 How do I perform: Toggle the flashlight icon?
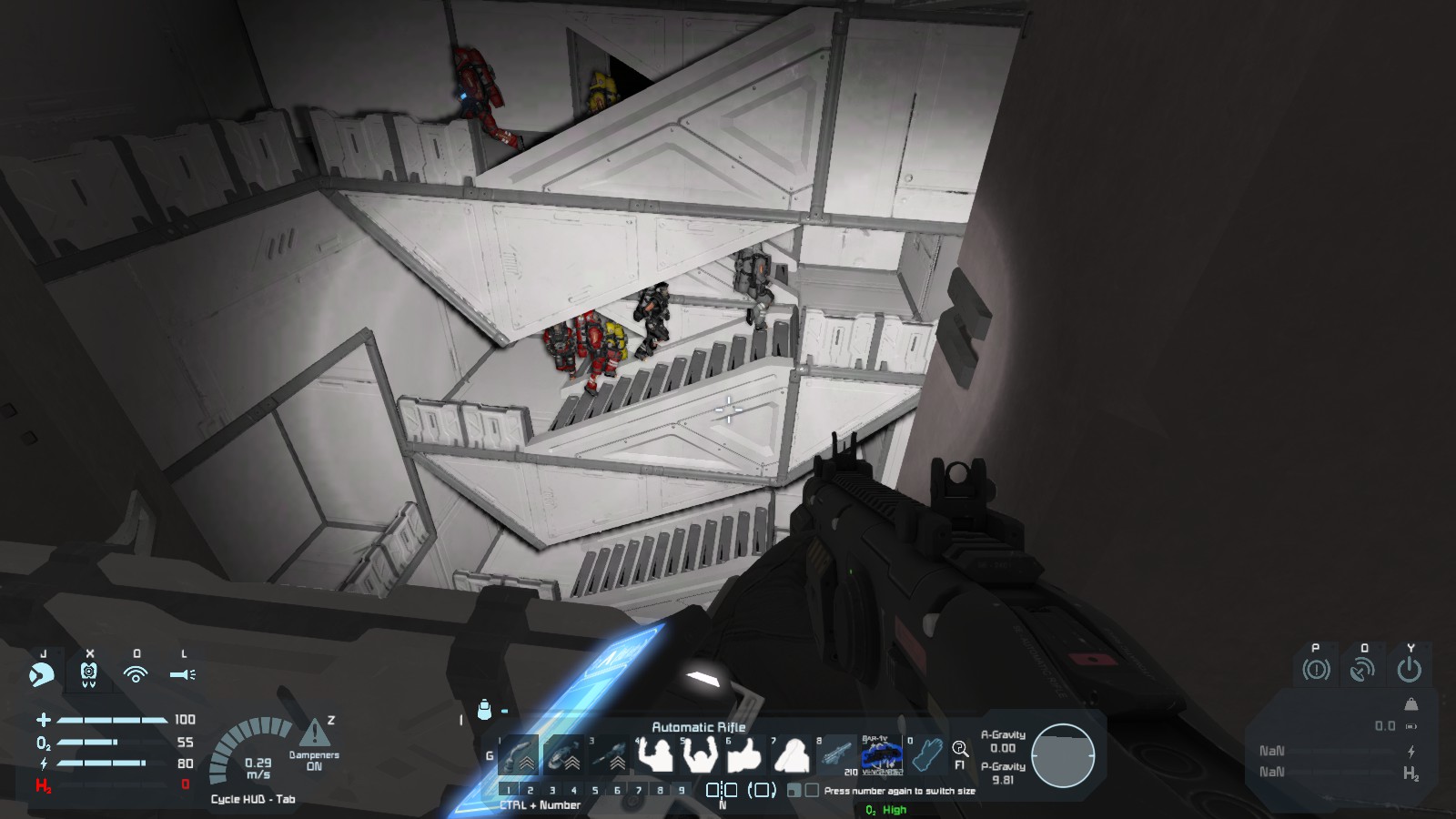[183, 674]
